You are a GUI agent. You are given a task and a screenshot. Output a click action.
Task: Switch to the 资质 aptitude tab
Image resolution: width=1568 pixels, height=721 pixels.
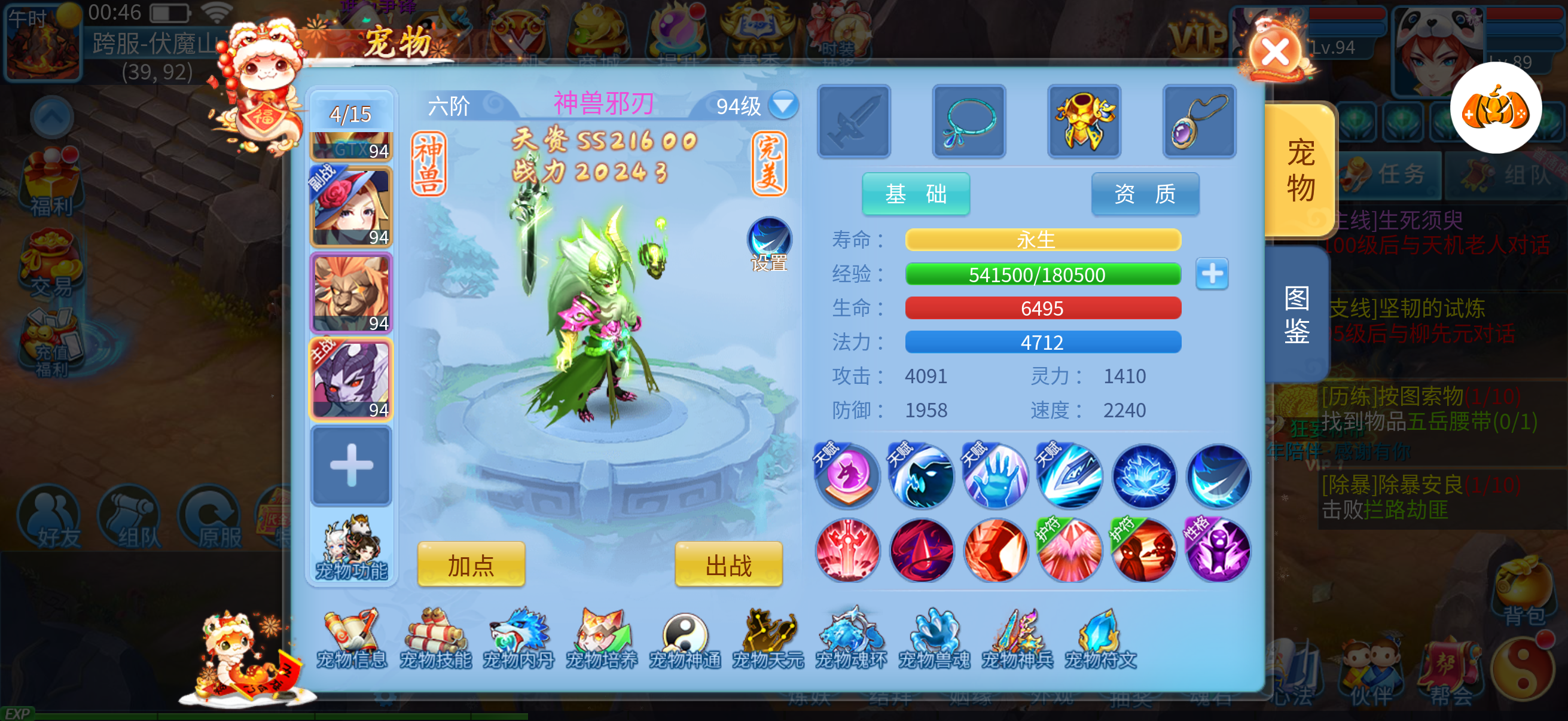pyautogui.click(x=1145, y=194)
